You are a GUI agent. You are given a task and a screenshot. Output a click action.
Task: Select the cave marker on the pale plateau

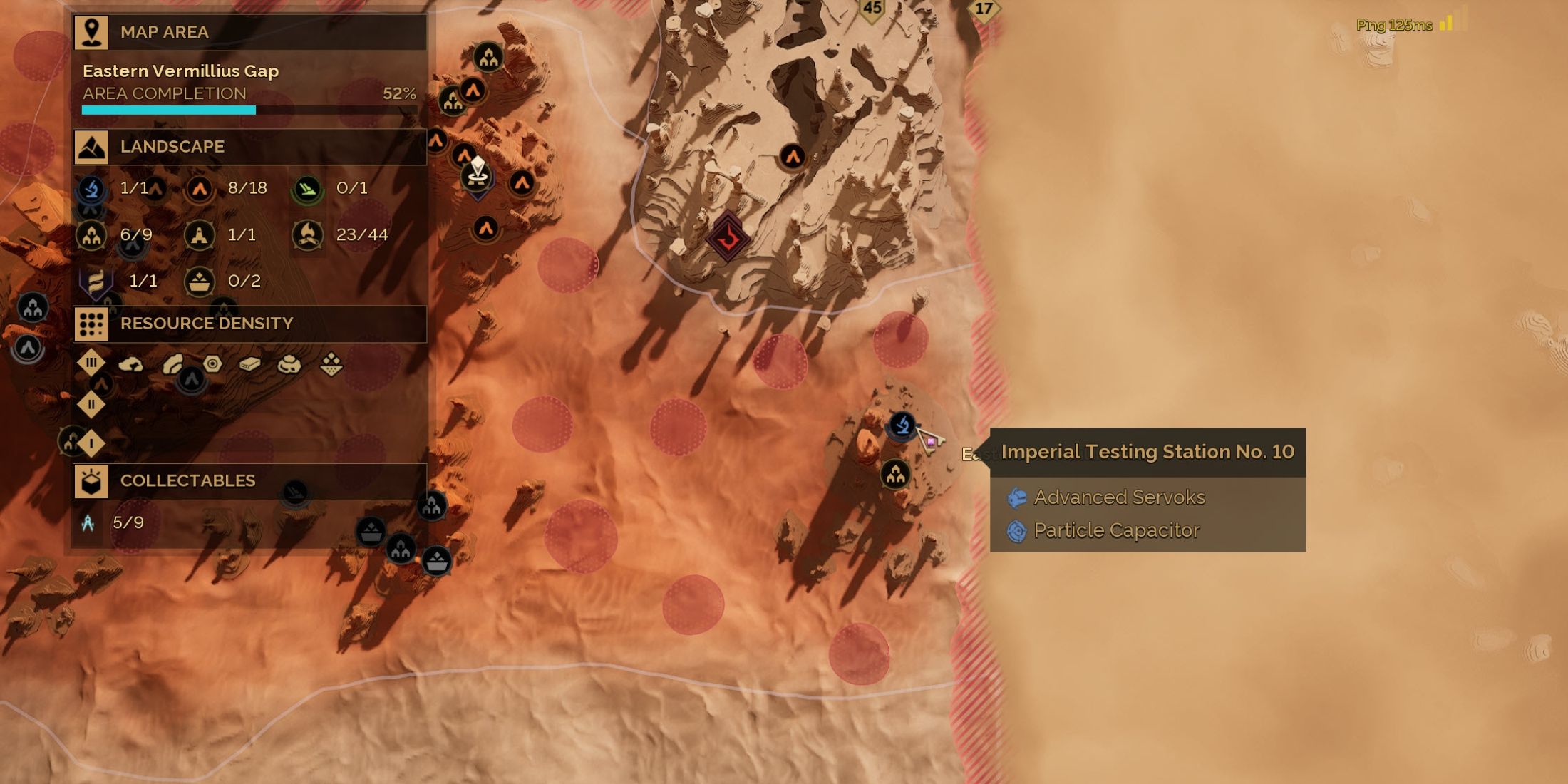pyautogui.click(x=792, y=156)
